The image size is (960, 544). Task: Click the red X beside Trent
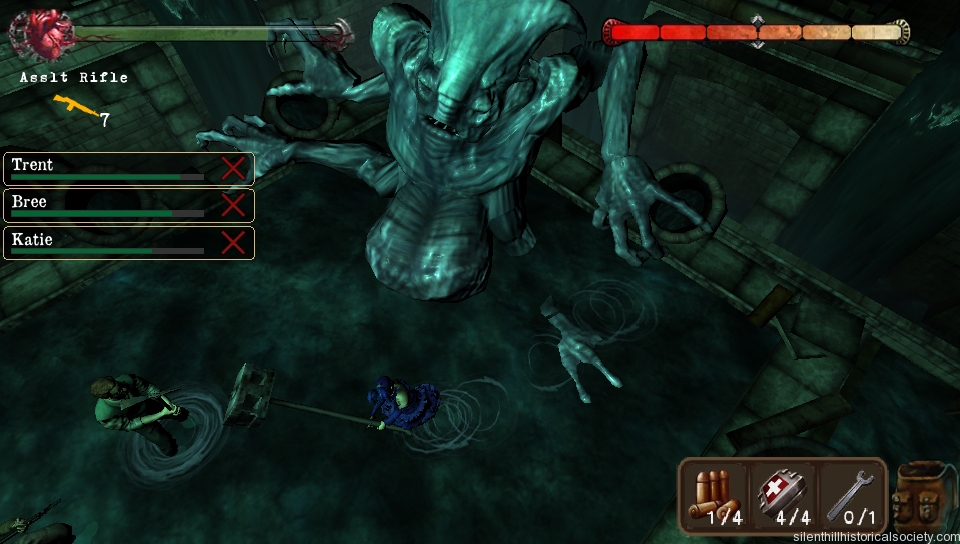click(233, 168)
